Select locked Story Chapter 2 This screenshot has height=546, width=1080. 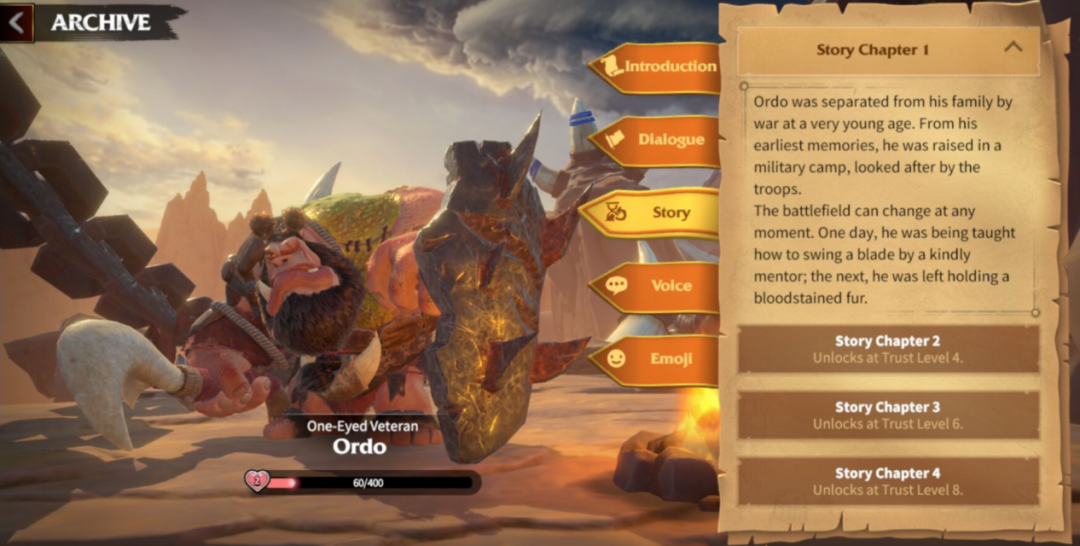(888, 348)
